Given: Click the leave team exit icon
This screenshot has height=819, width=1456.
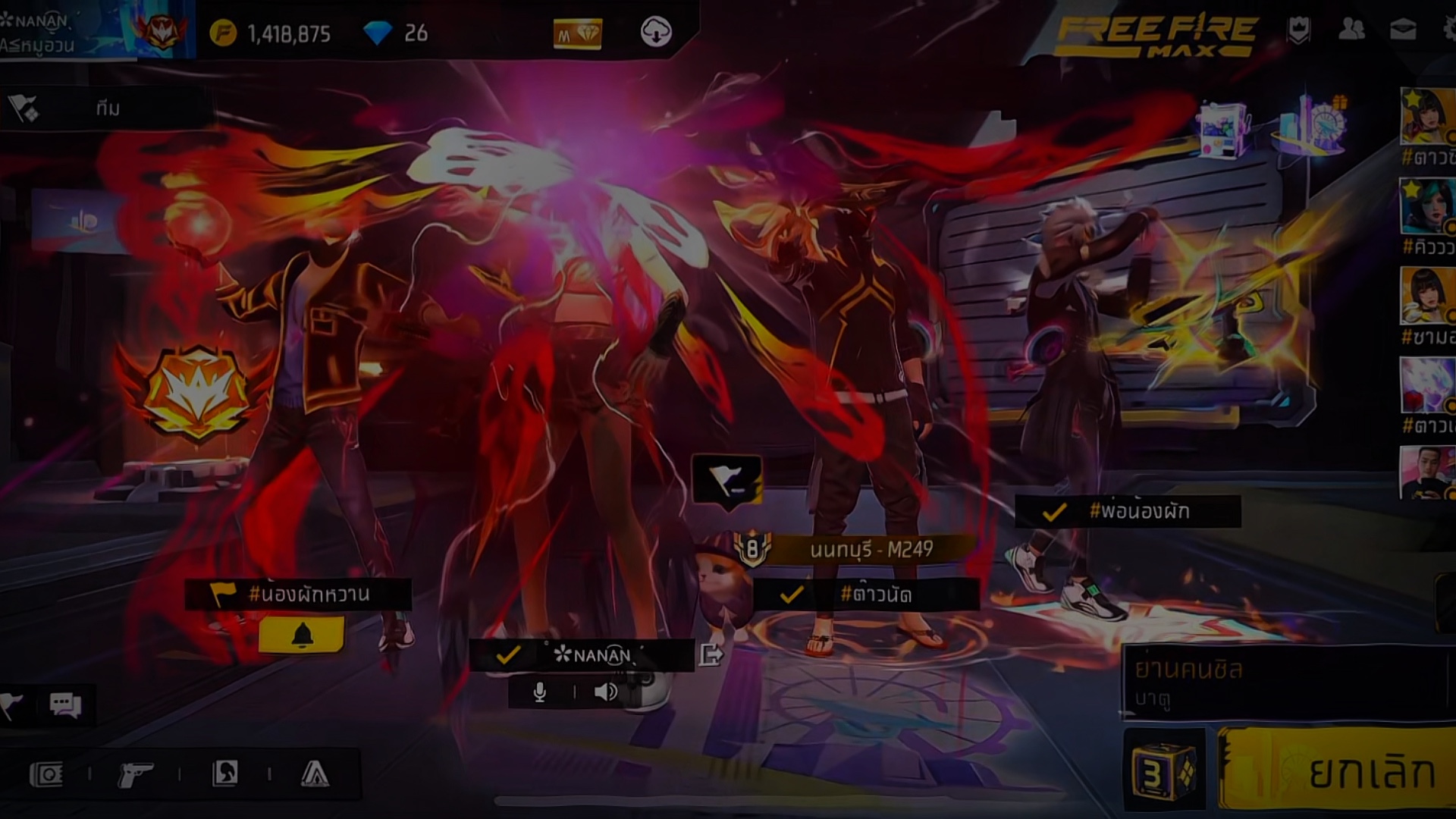Looking at the screenshot, I should 711,654.
